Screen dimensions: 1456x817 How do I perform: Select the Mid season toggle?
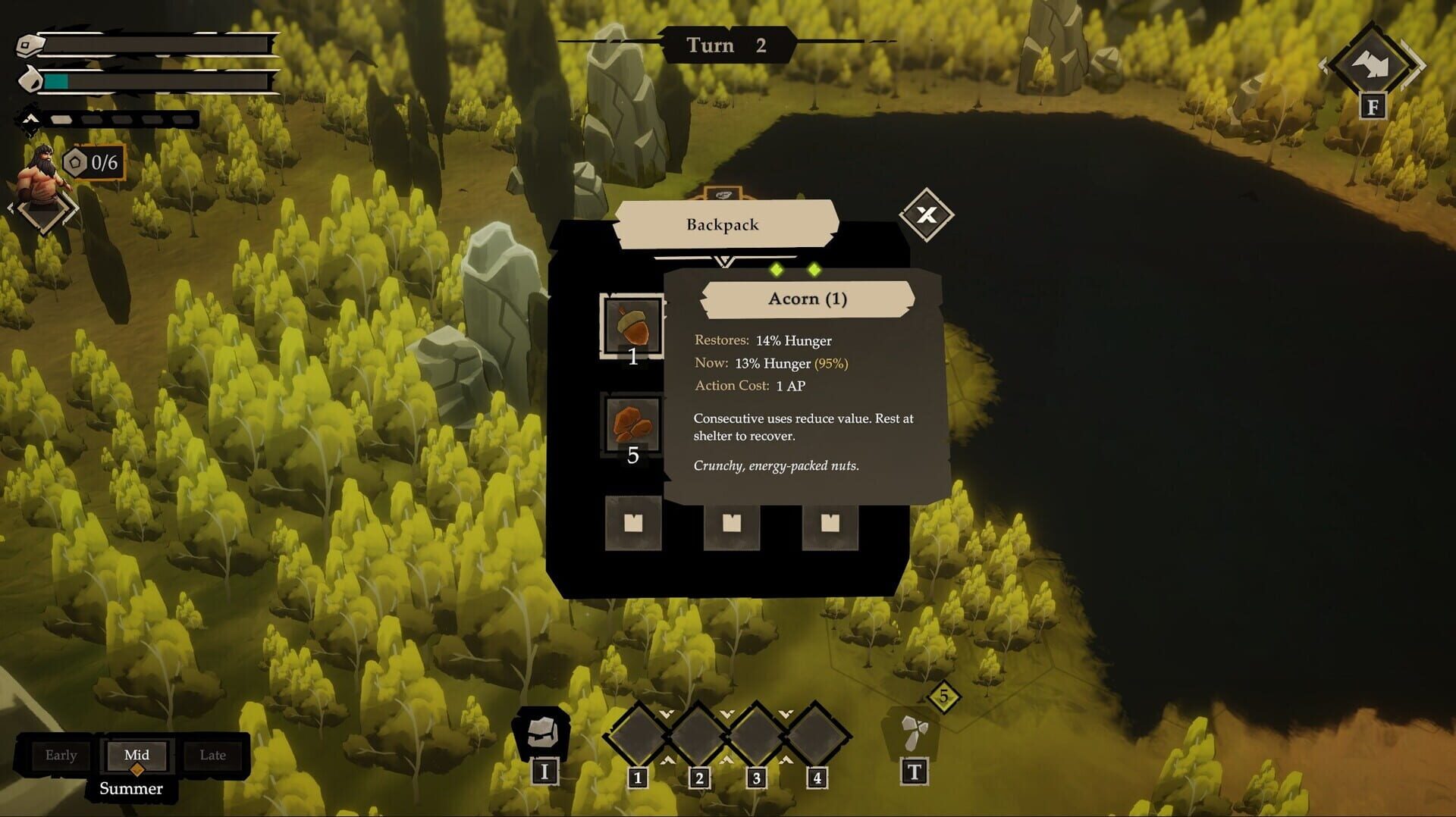coord(136,755)
